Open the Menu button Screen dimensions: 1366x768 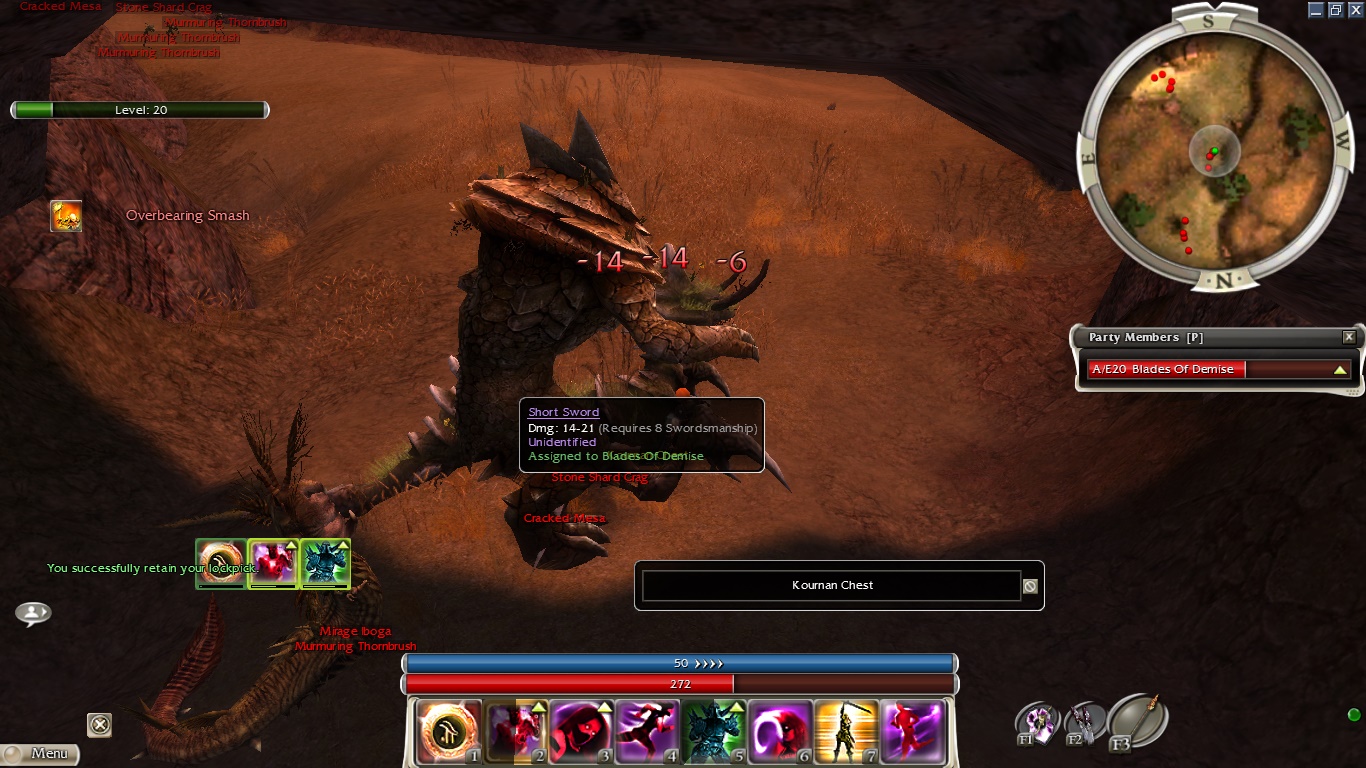40,753
